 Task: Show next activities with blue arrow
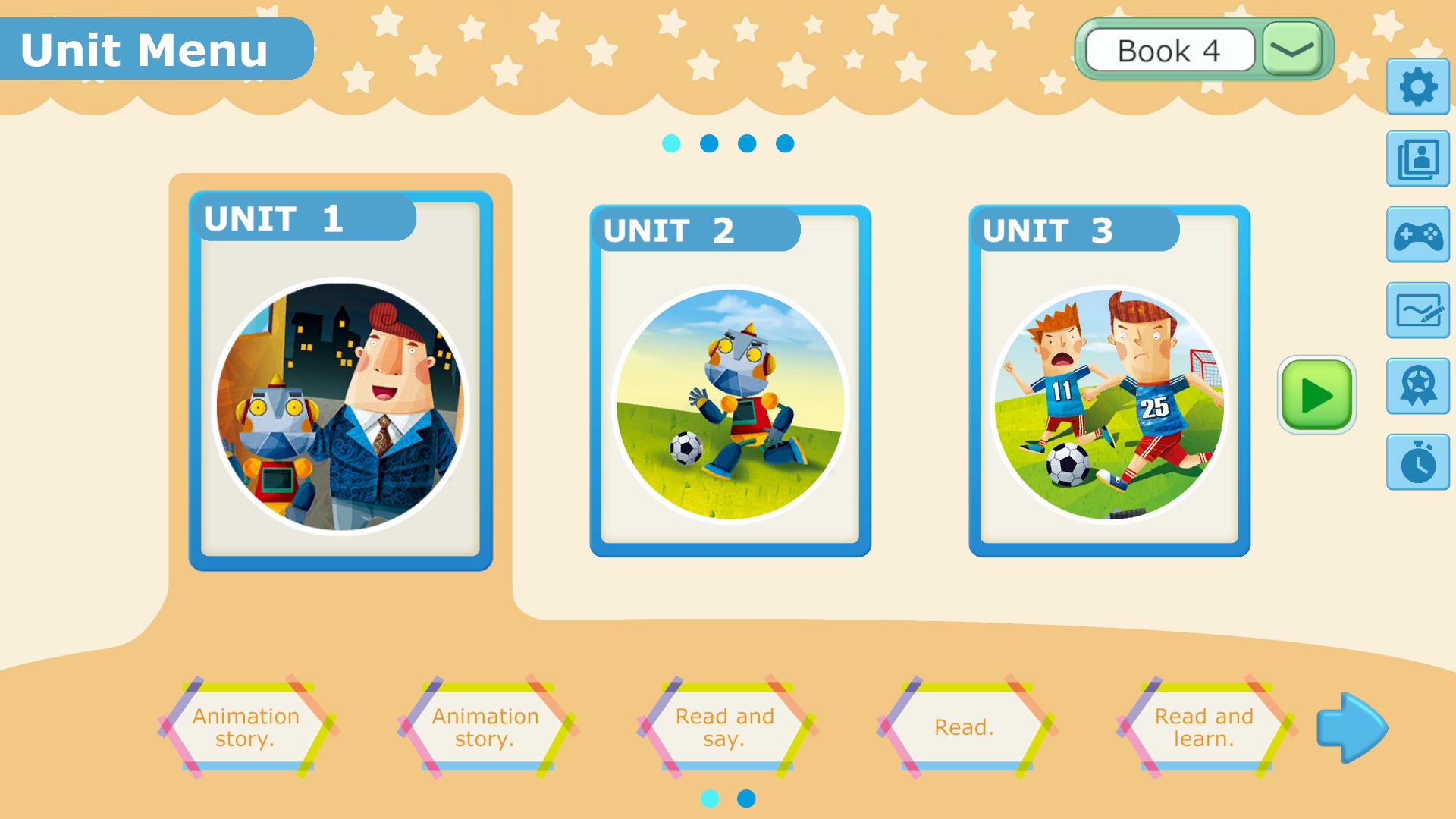point(1351,727)
